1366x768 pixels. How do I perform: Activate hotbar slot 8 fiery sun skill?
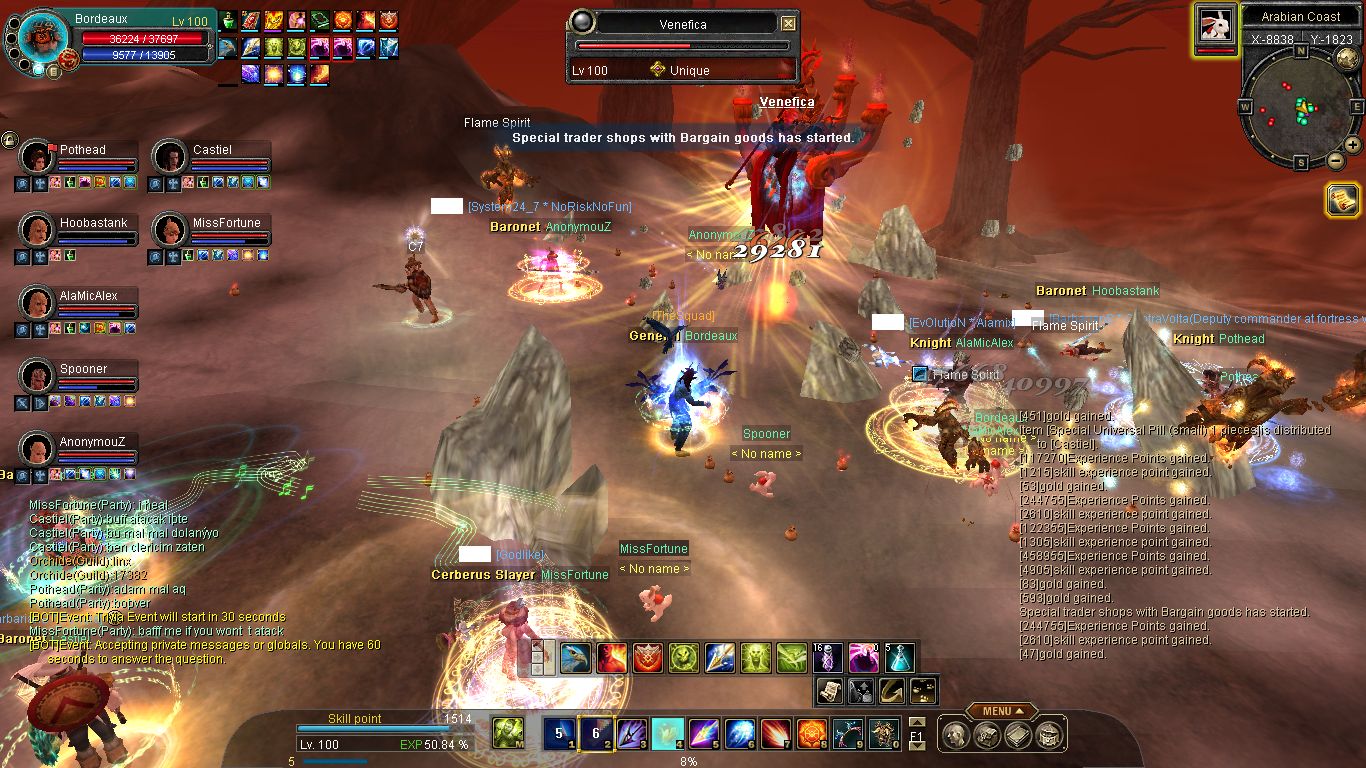coord(811,734)
